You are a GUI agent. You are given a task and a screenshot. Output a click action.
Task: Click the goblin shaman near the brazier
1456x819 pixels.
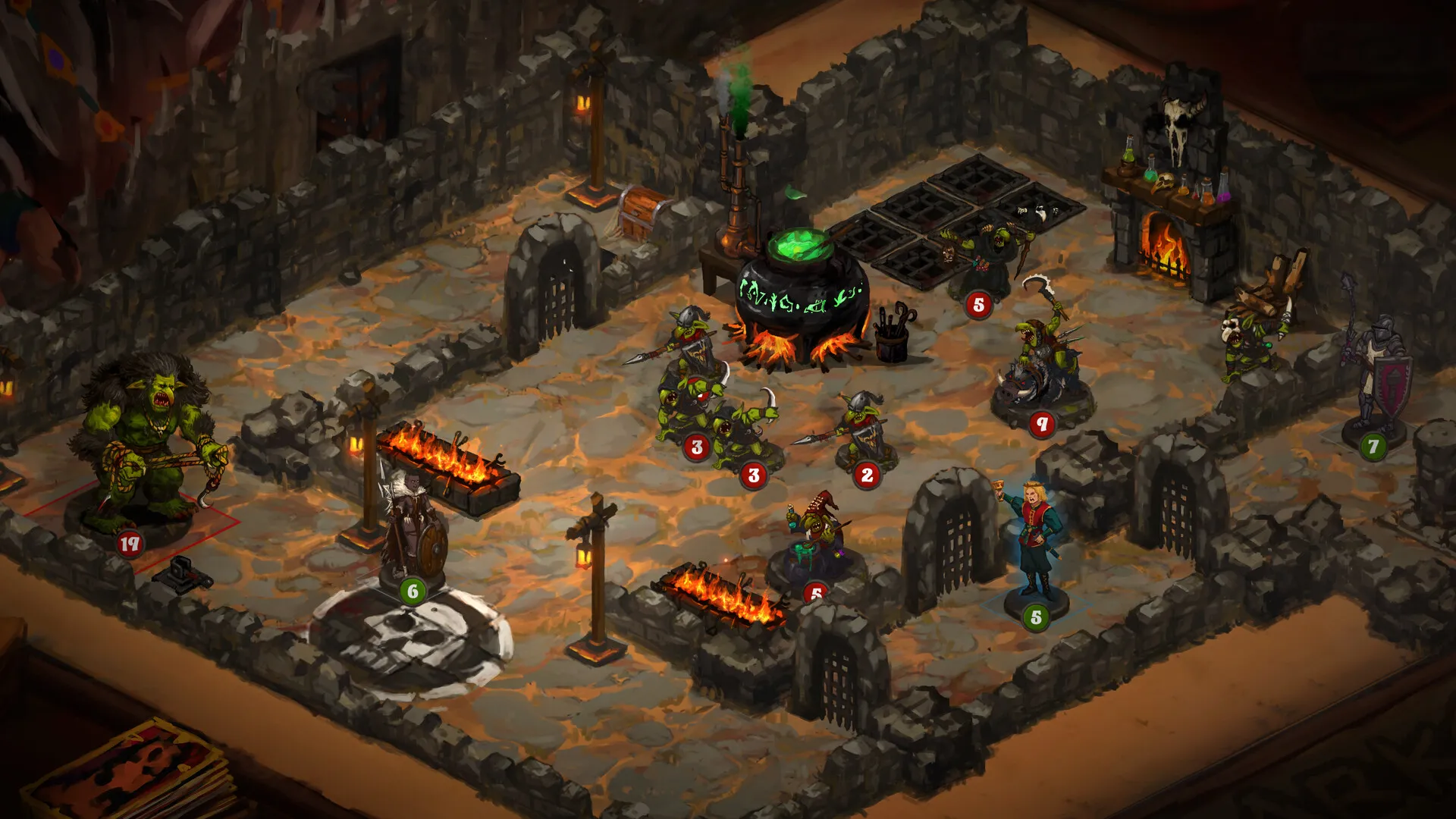(x=815, y=523)
